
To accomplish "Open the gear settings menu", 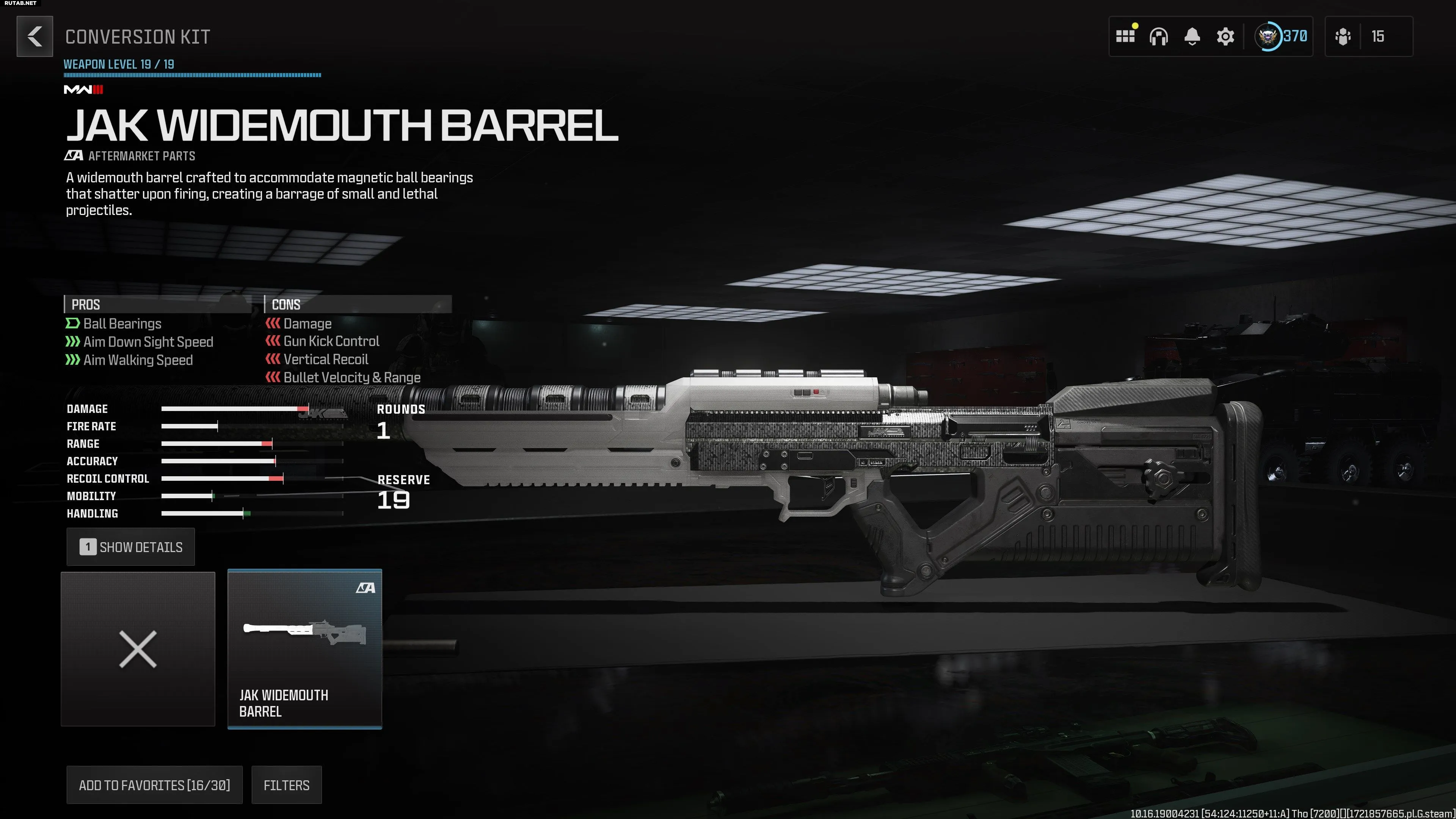I will pos(1225,37).
